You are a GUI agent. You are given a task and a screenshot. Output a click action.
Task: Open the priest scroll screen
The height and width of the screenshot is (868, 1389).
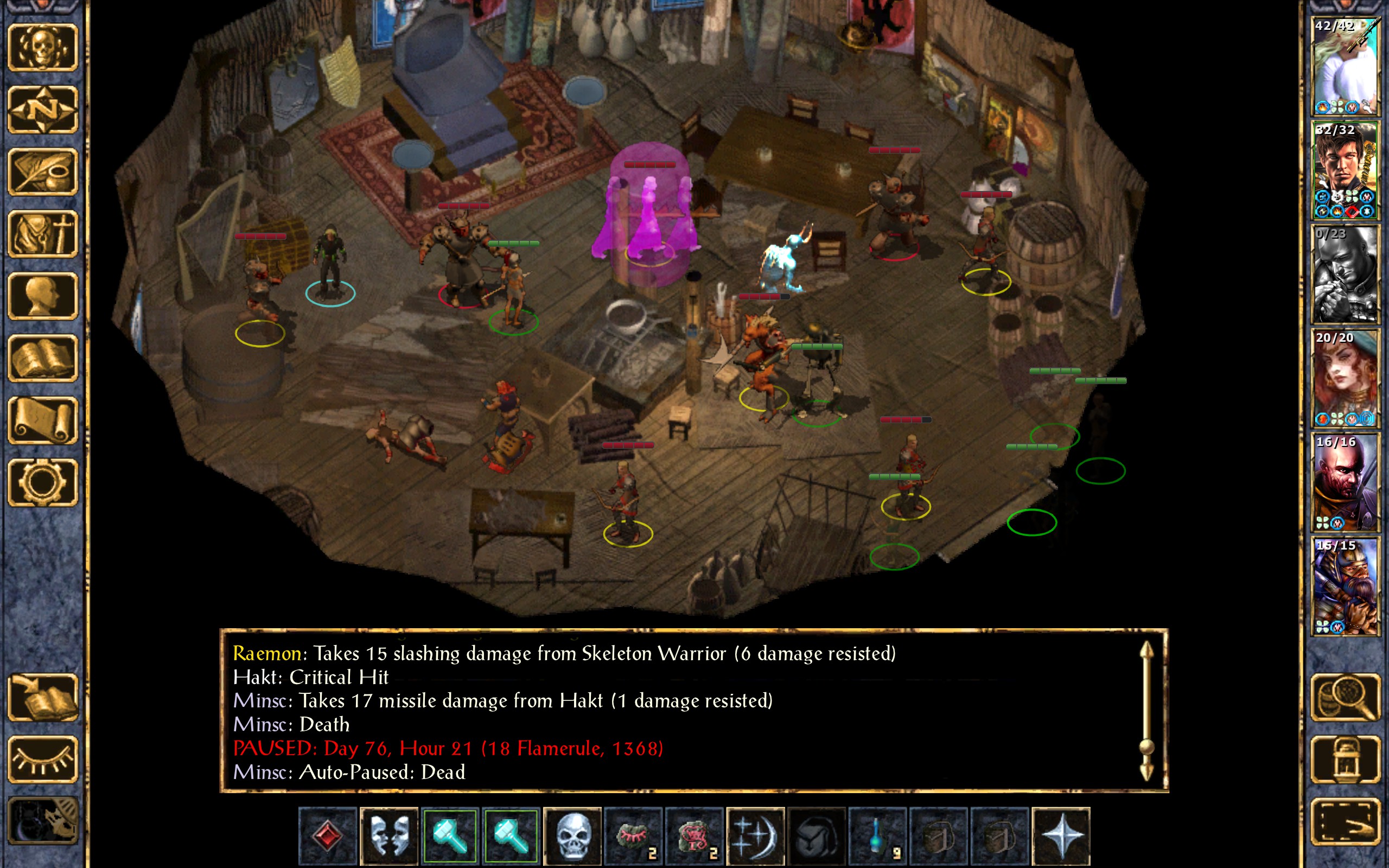click(43, 421)
